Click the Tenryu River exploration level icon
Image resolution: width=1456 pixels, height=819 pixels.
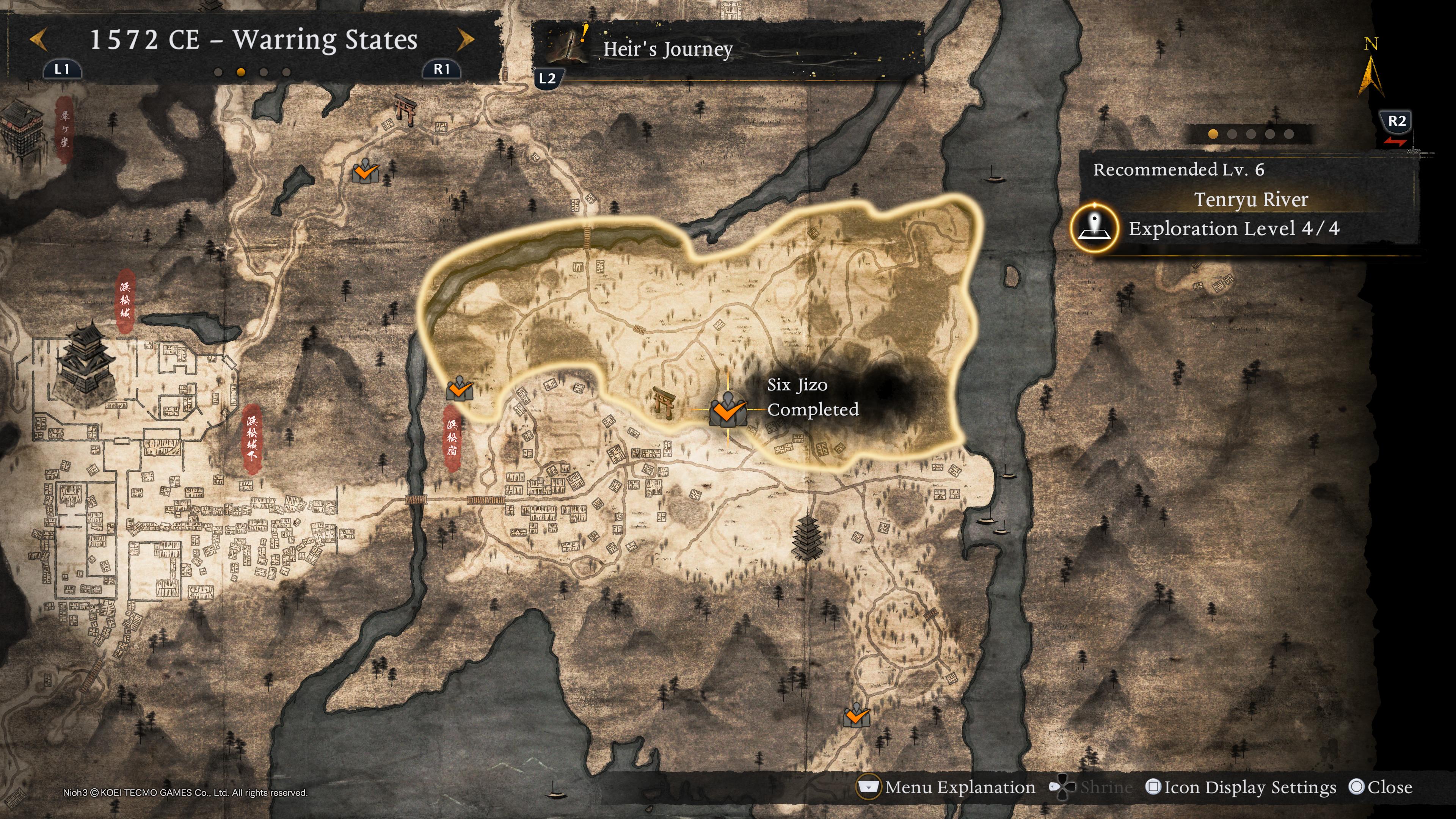pos(1094,229)
